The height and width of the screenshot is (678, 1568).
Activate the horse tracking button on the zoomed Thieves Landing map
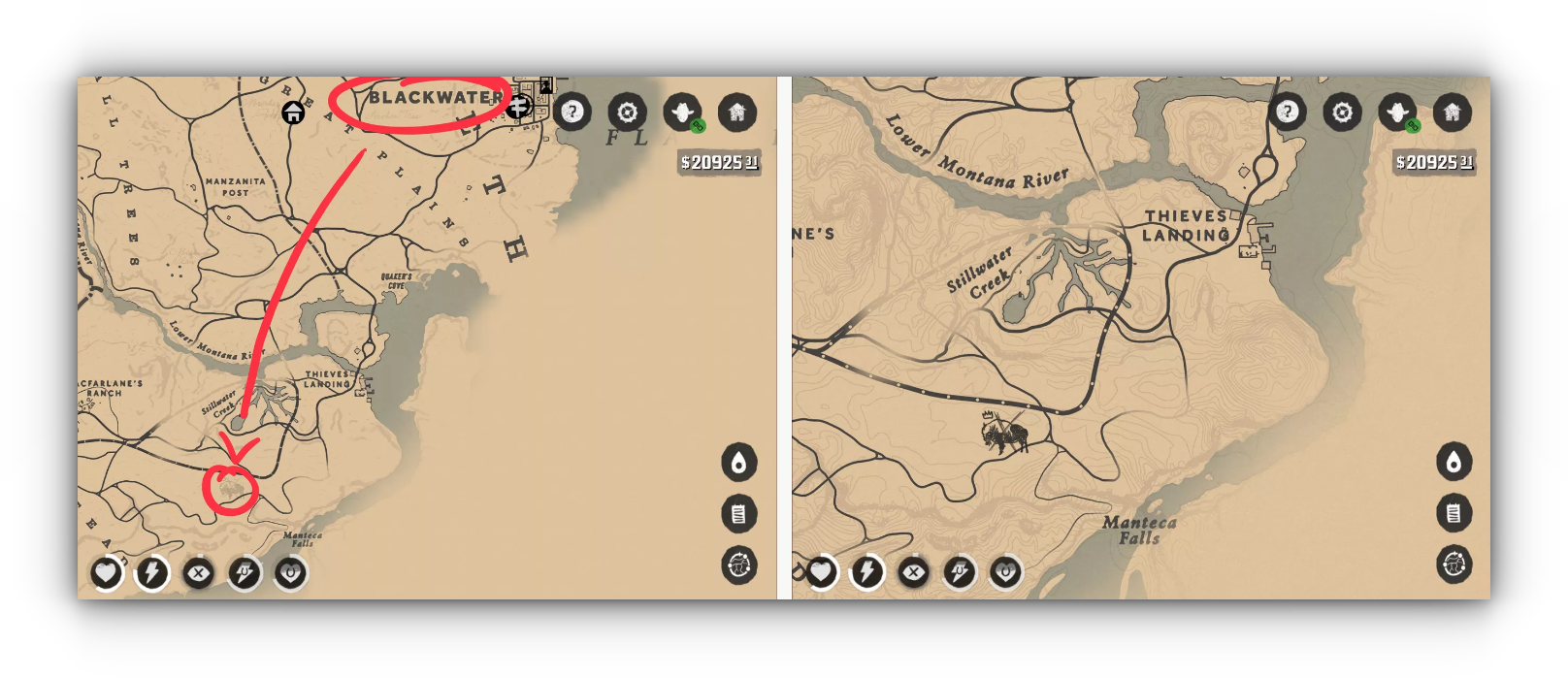1454,565
